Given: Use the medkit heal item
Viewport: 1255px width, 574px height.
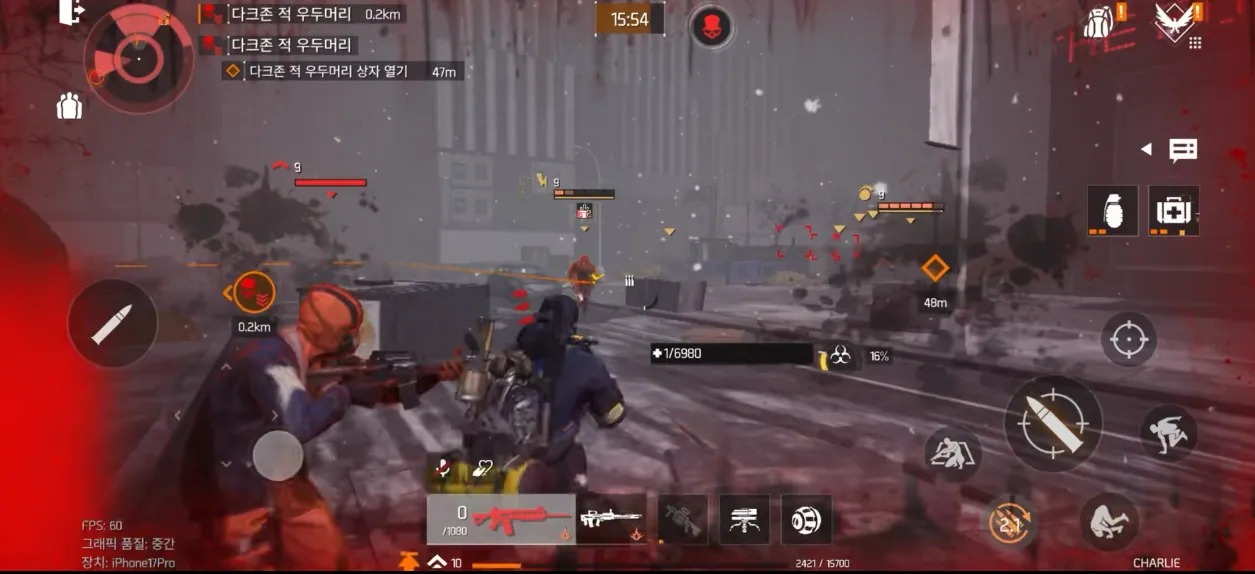Looking at the screenshot, I should (x=1173, y=211).
